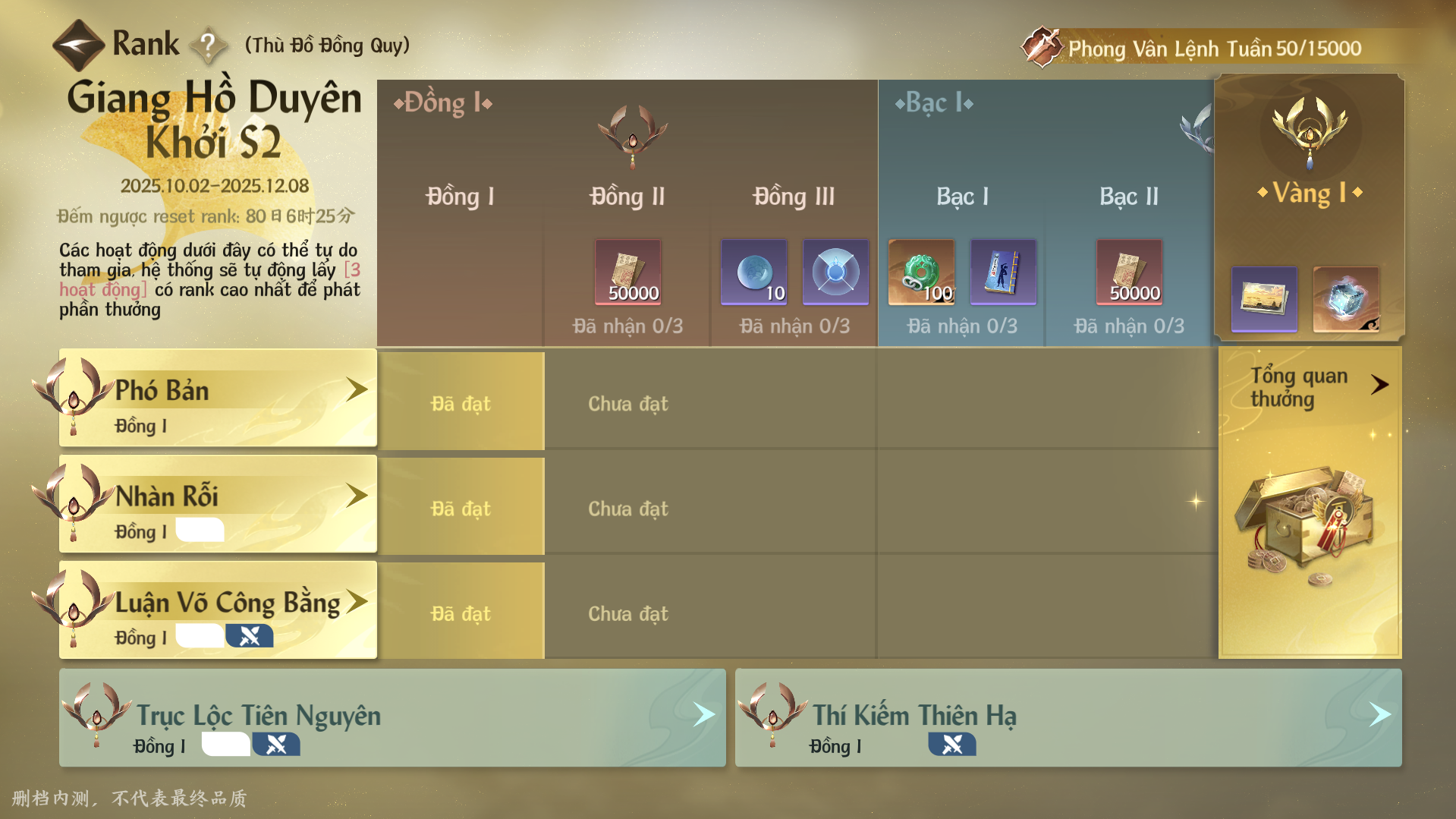The height and width of the screenshot is (819, 1456).
Task: Open the question mark help icon
Action: pyautogui.click(x=208, y=46)
